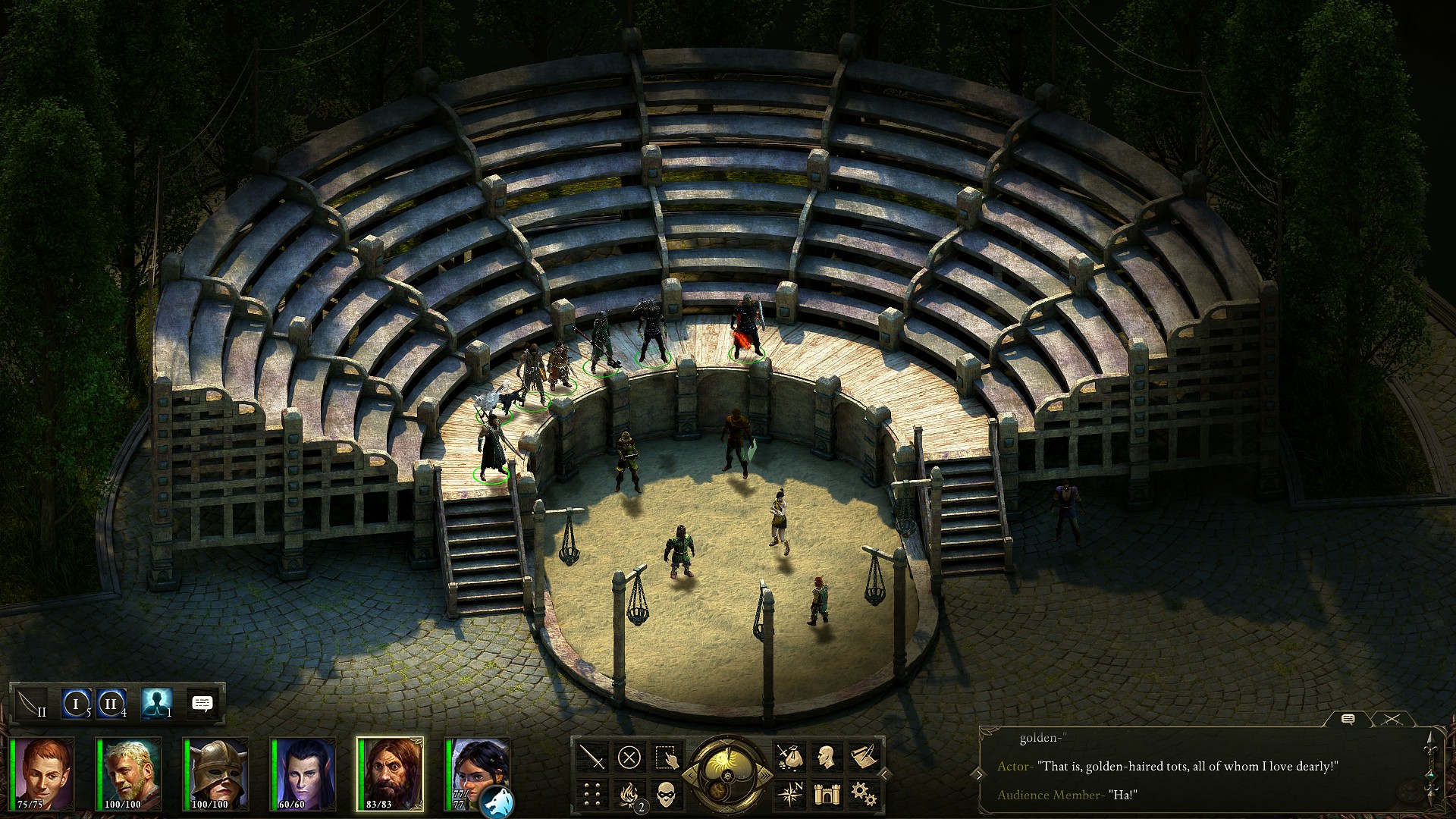The width and height of the screenshot is (1456, 819).
Task: Open the level I spells
Action: 76,704
